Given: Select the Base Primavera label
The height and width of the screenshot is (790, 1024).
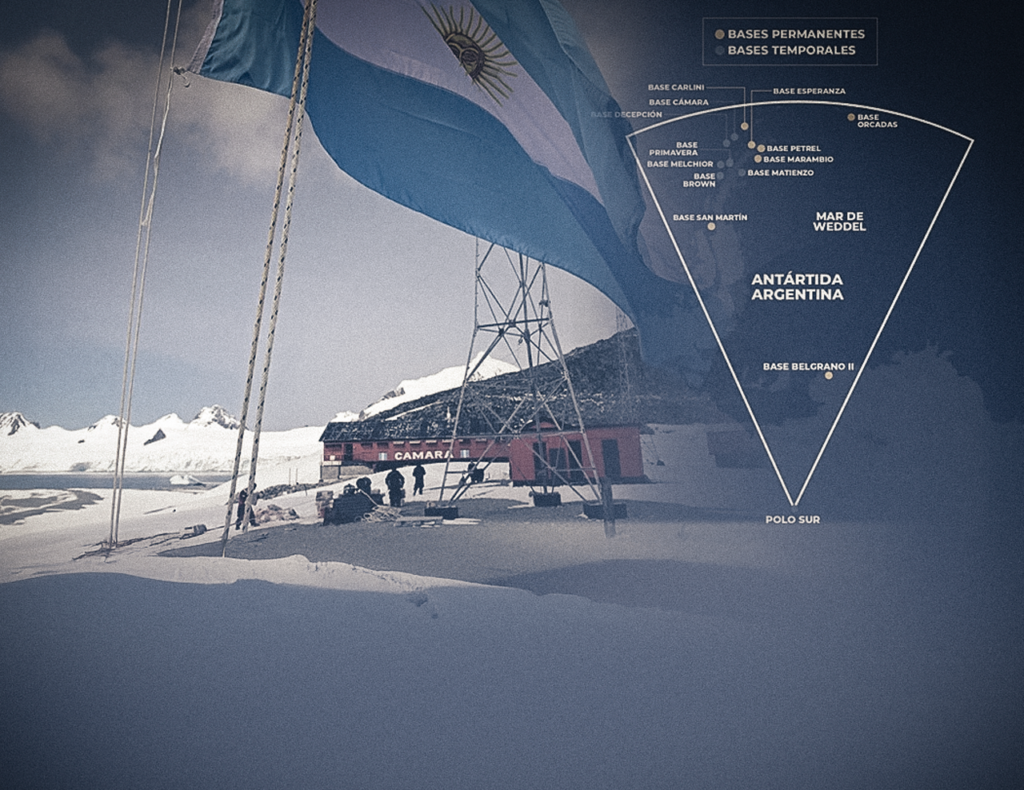Looking at the screenshot, I should click(x=673, y=149).
